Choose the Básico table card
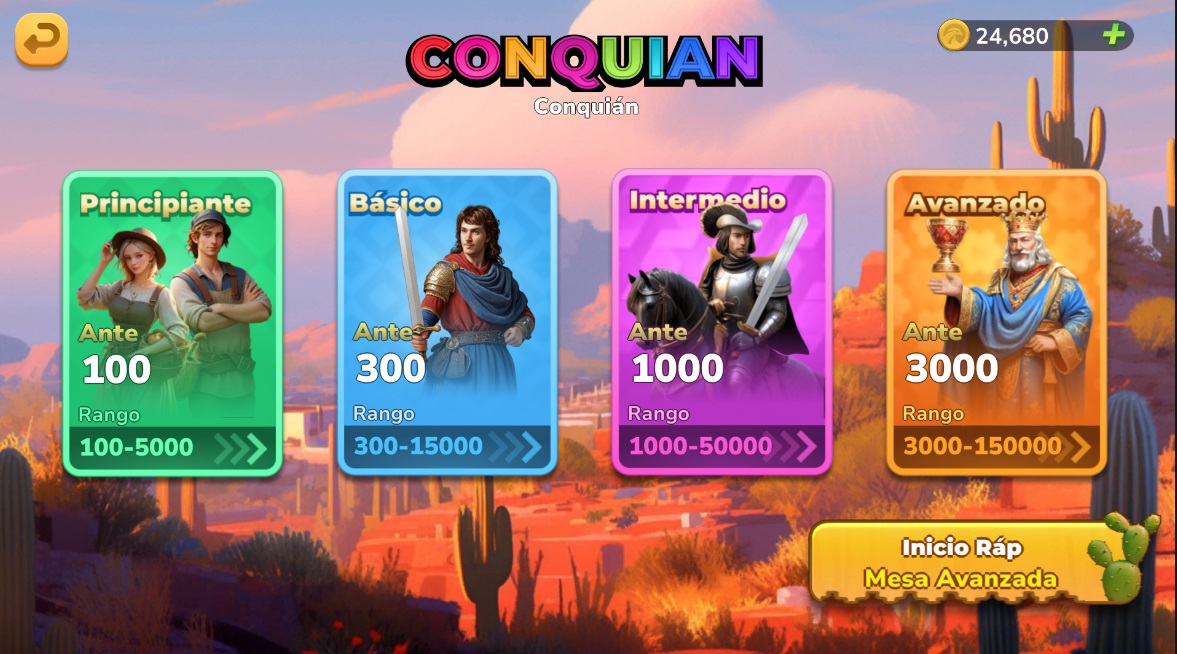 pyautogui.click(x=446, y=322)
